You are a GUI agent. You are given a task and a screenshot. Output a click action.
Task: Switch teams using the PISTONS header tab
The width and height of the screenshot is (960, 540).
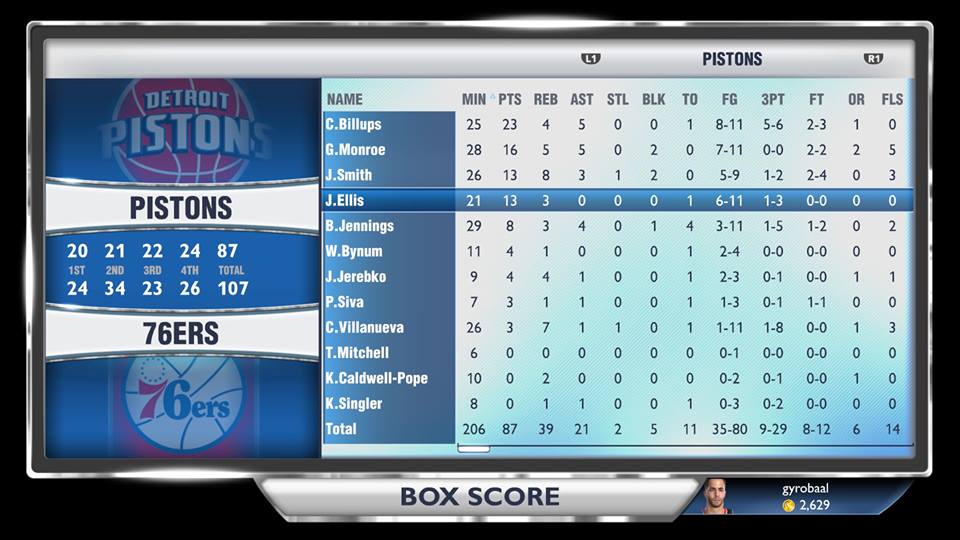[x=732, y=59]
